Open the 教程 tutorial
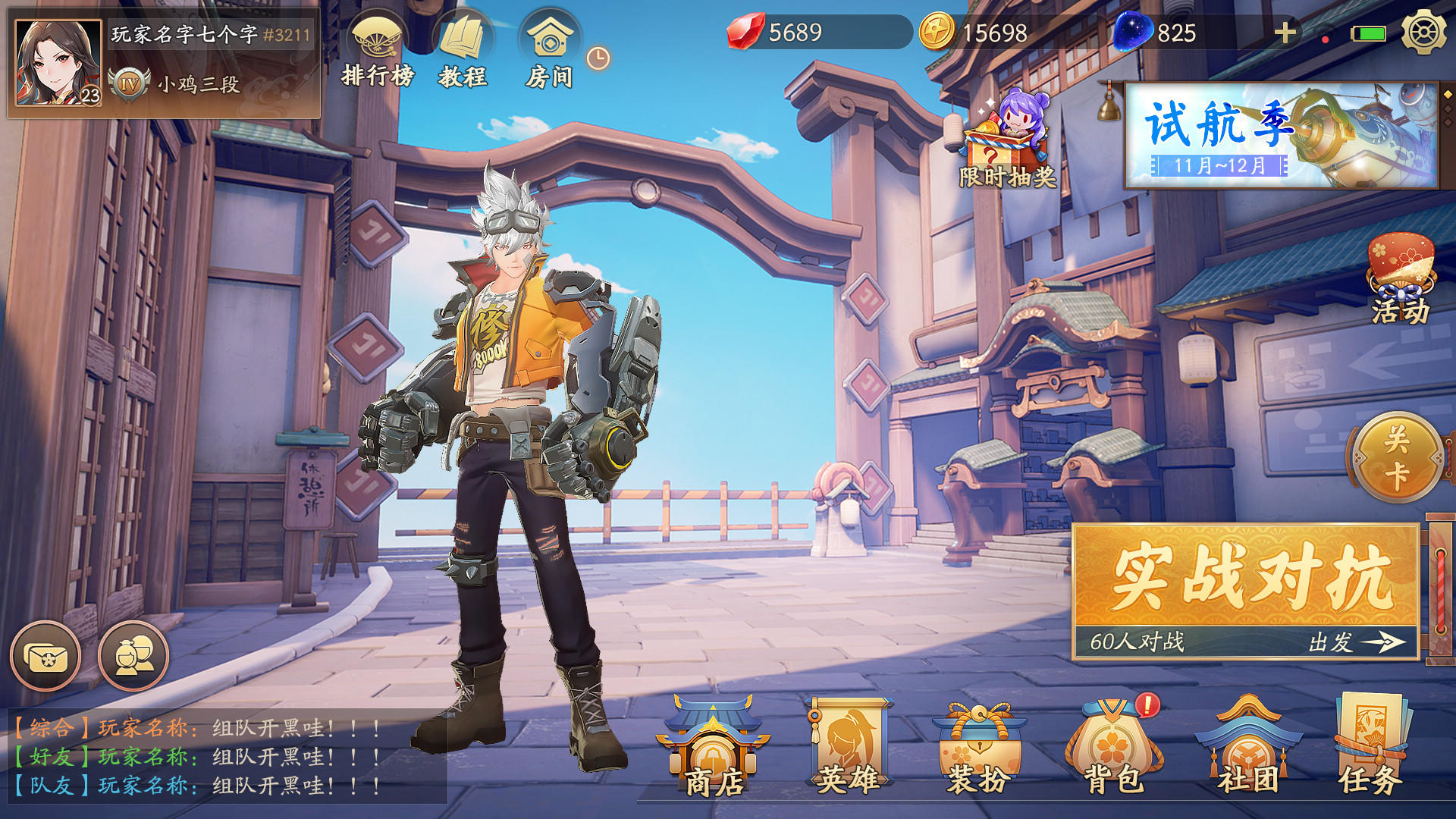 [464, 42]
